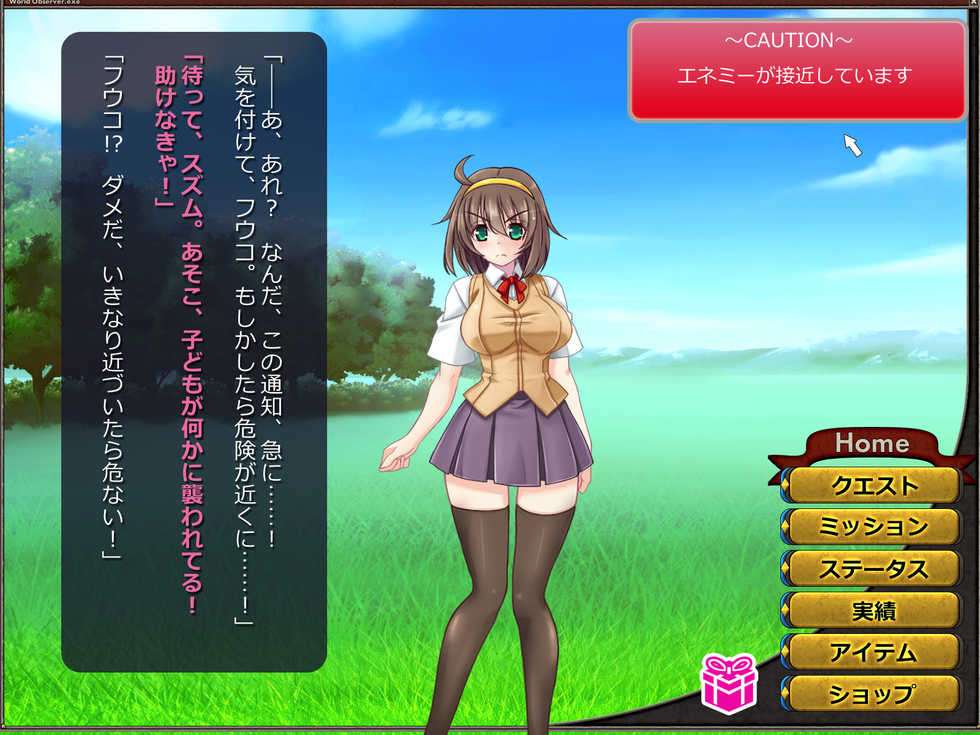980x735 pixels.
Task: Select the ミッション (Mission) button
Action: pyautogui.click(x=873, y=527)
